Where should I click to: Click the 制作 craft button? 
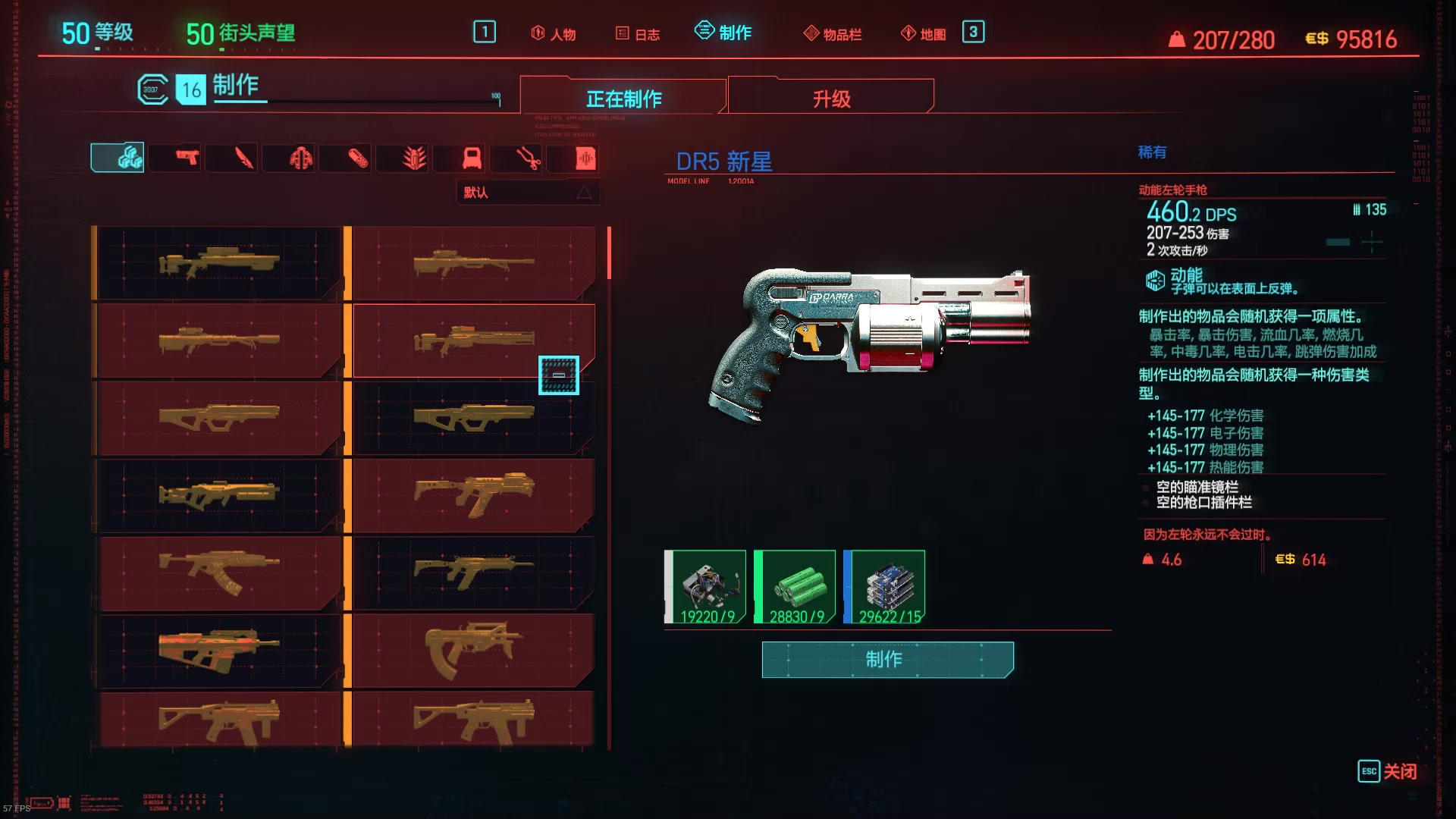[887, 659]
